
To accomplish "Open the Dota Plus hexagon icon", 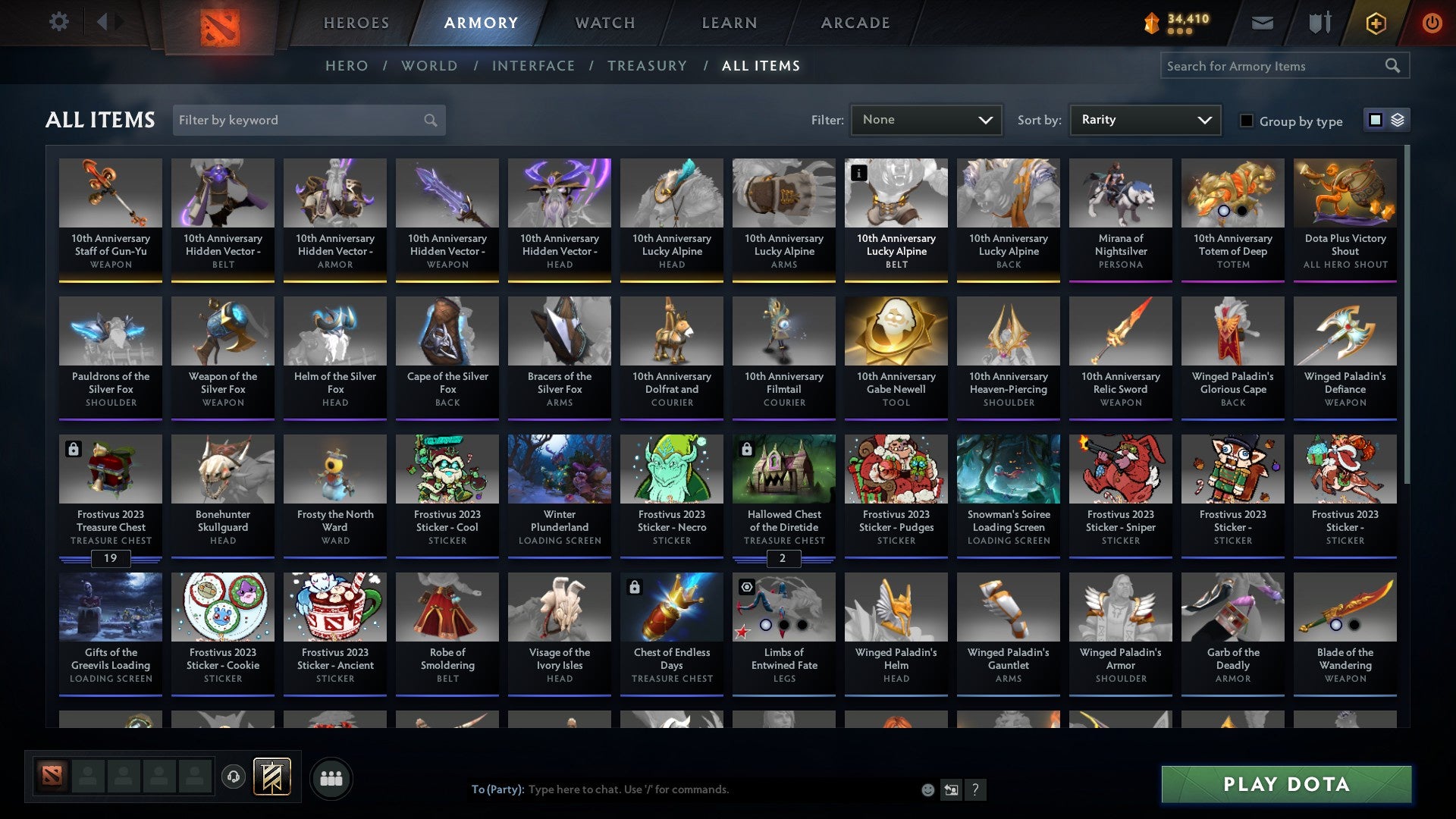I will point(1375,23).
